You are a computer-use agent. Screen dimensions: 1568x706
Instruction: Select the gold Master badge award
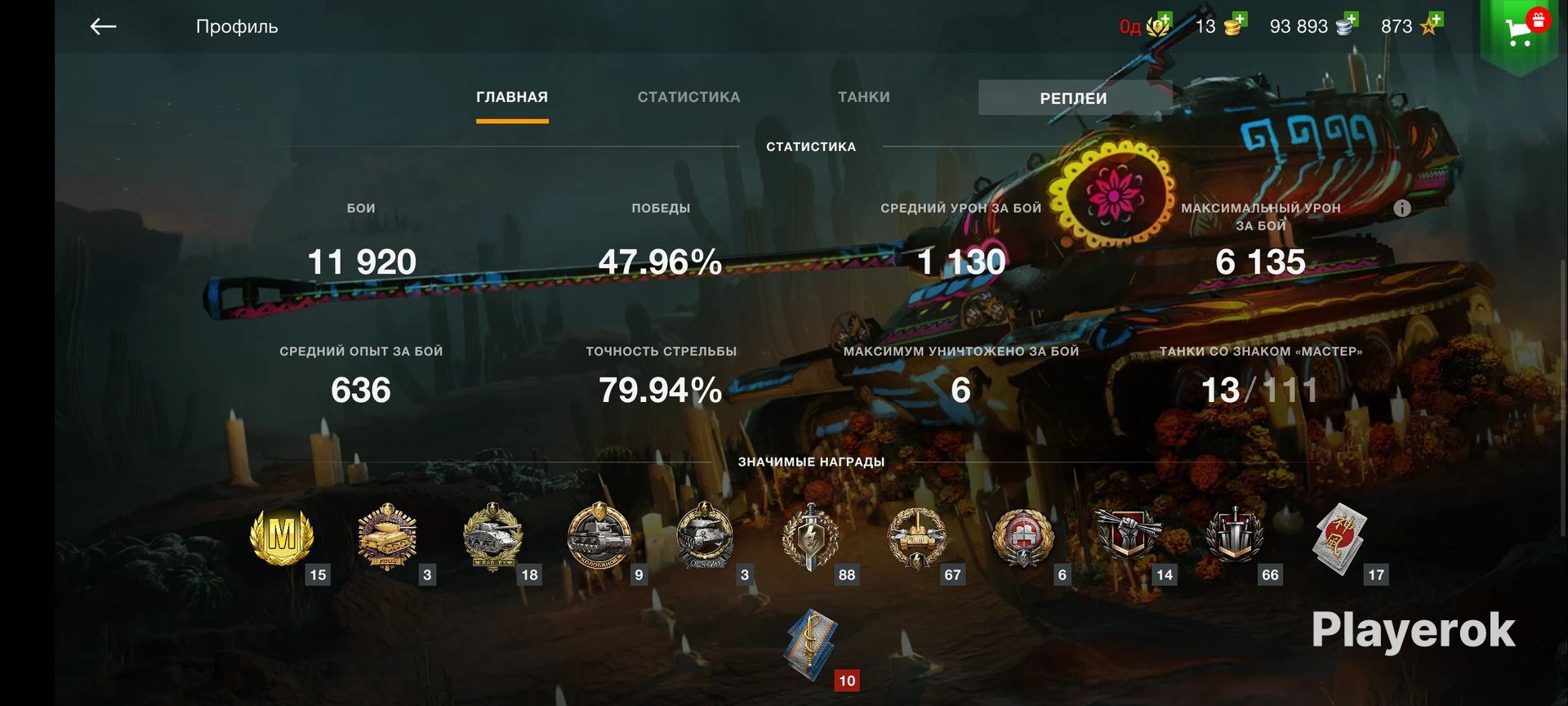pyautogui.click(x=282, y=537)
